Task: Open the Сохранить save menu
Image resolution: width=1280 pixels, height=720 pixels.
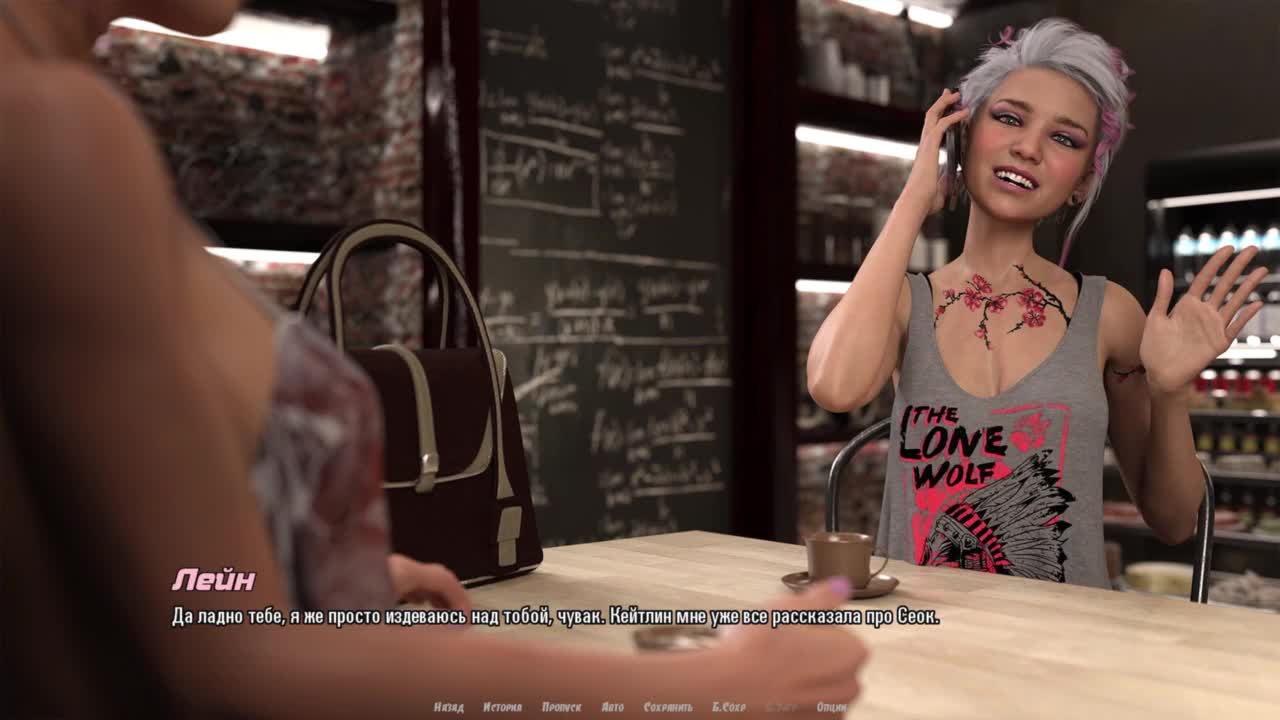Action: coord(668,707)
